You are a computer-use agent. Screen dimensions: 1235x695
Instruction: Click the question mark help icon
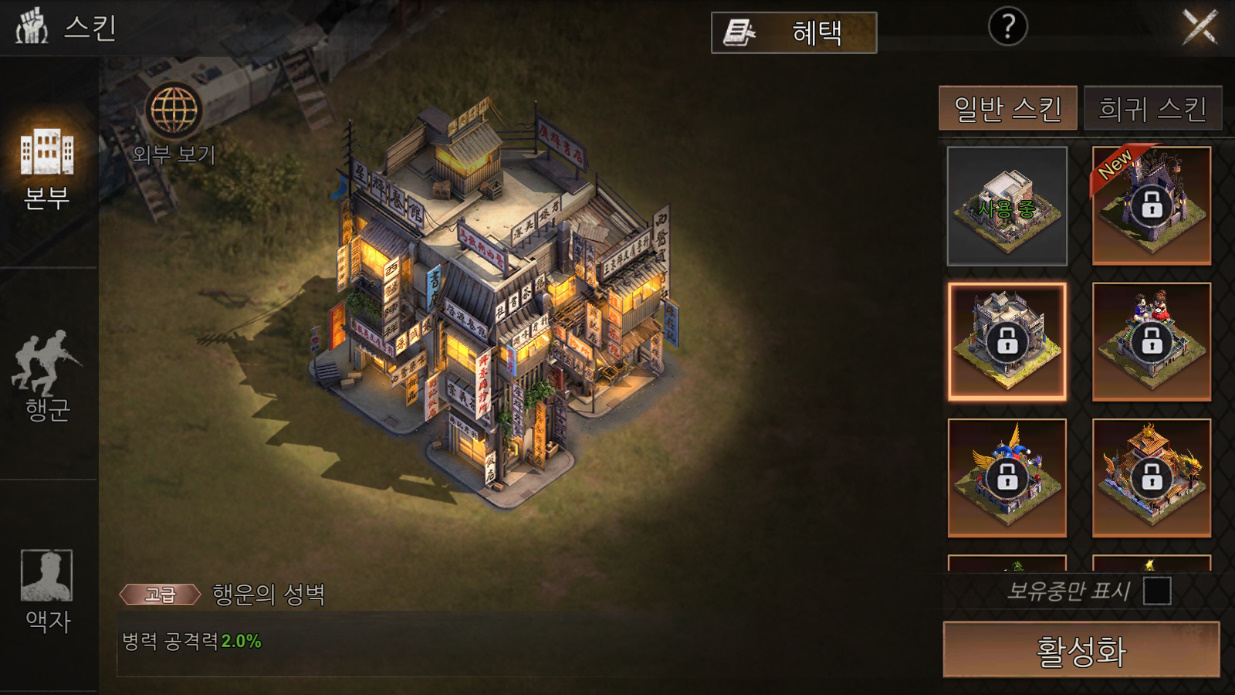coord(1007,28)
